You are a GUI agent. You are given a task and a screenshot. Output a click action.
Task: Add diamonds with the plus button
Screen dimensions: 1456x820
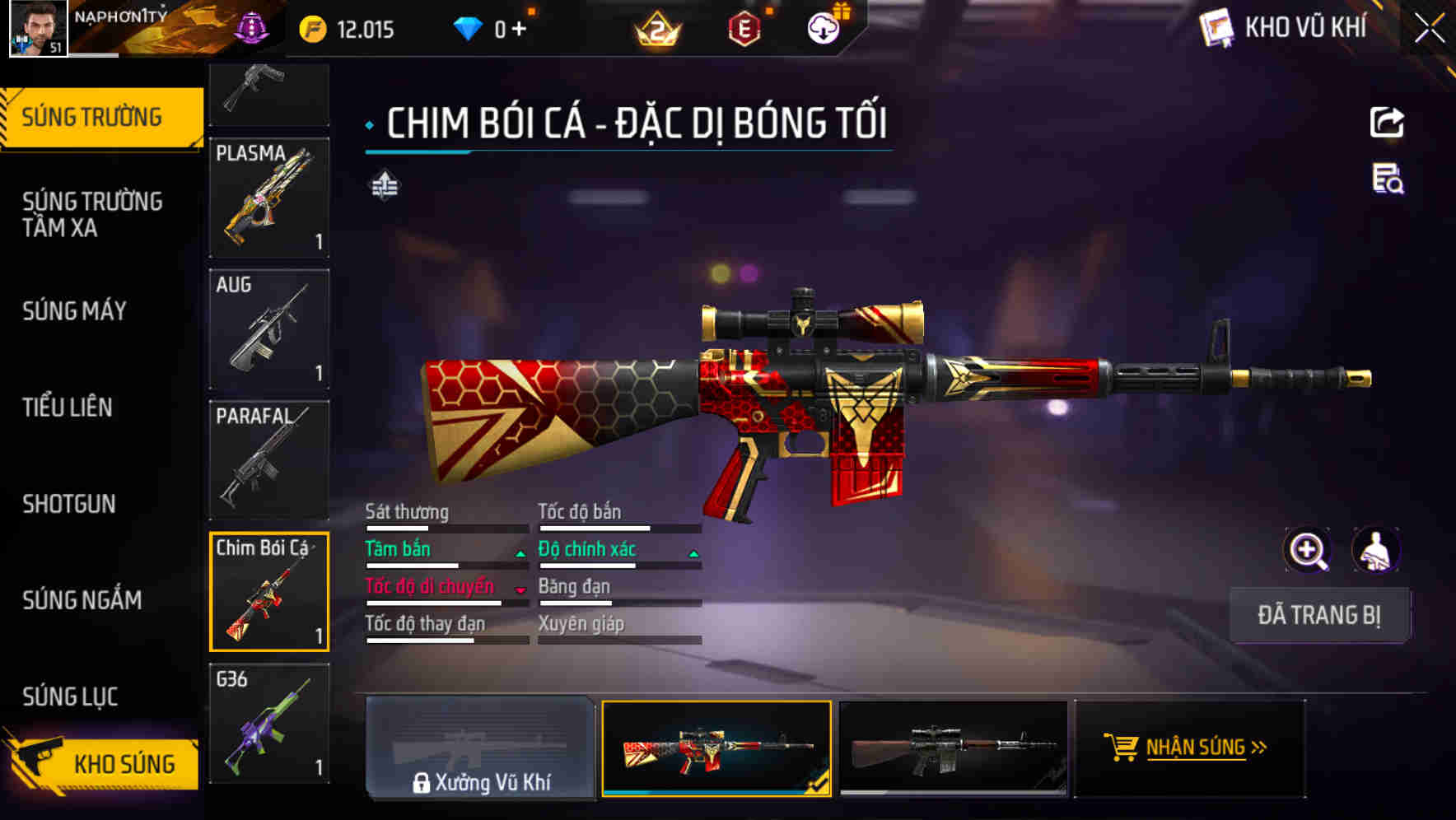(519, 30)
